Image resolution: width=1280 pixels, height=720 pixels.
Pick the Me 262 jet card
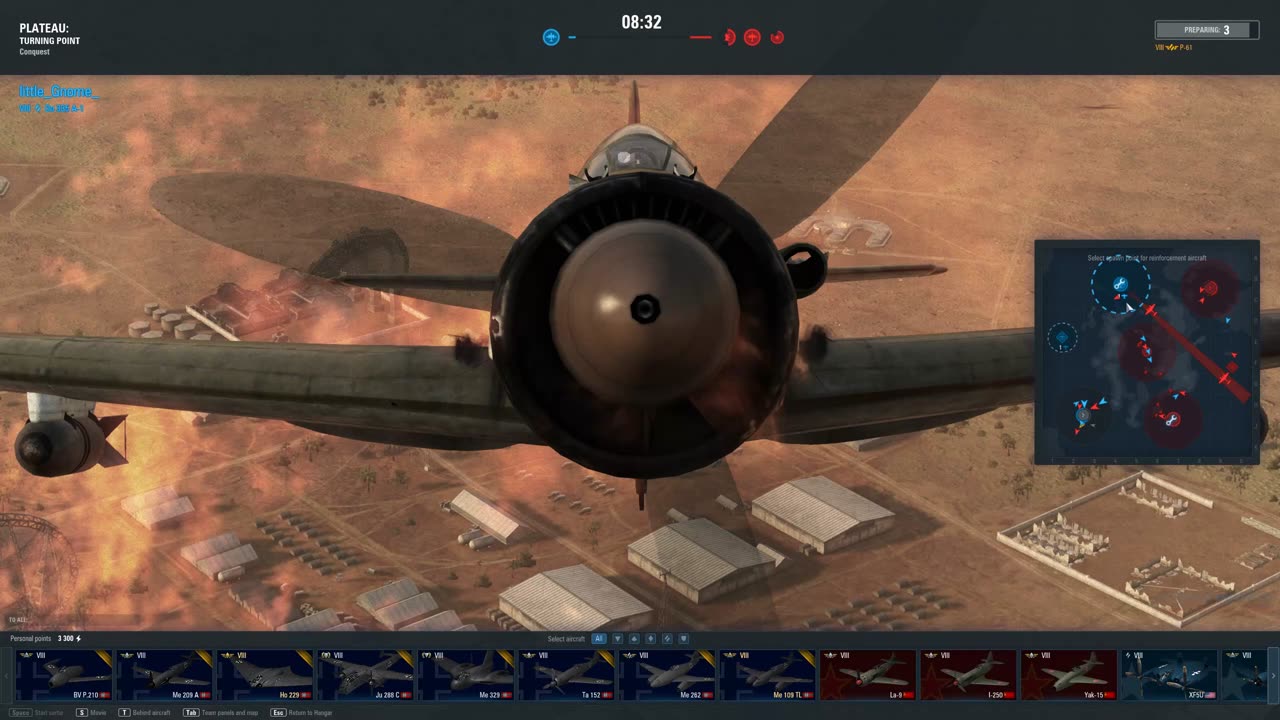(667, 674)
